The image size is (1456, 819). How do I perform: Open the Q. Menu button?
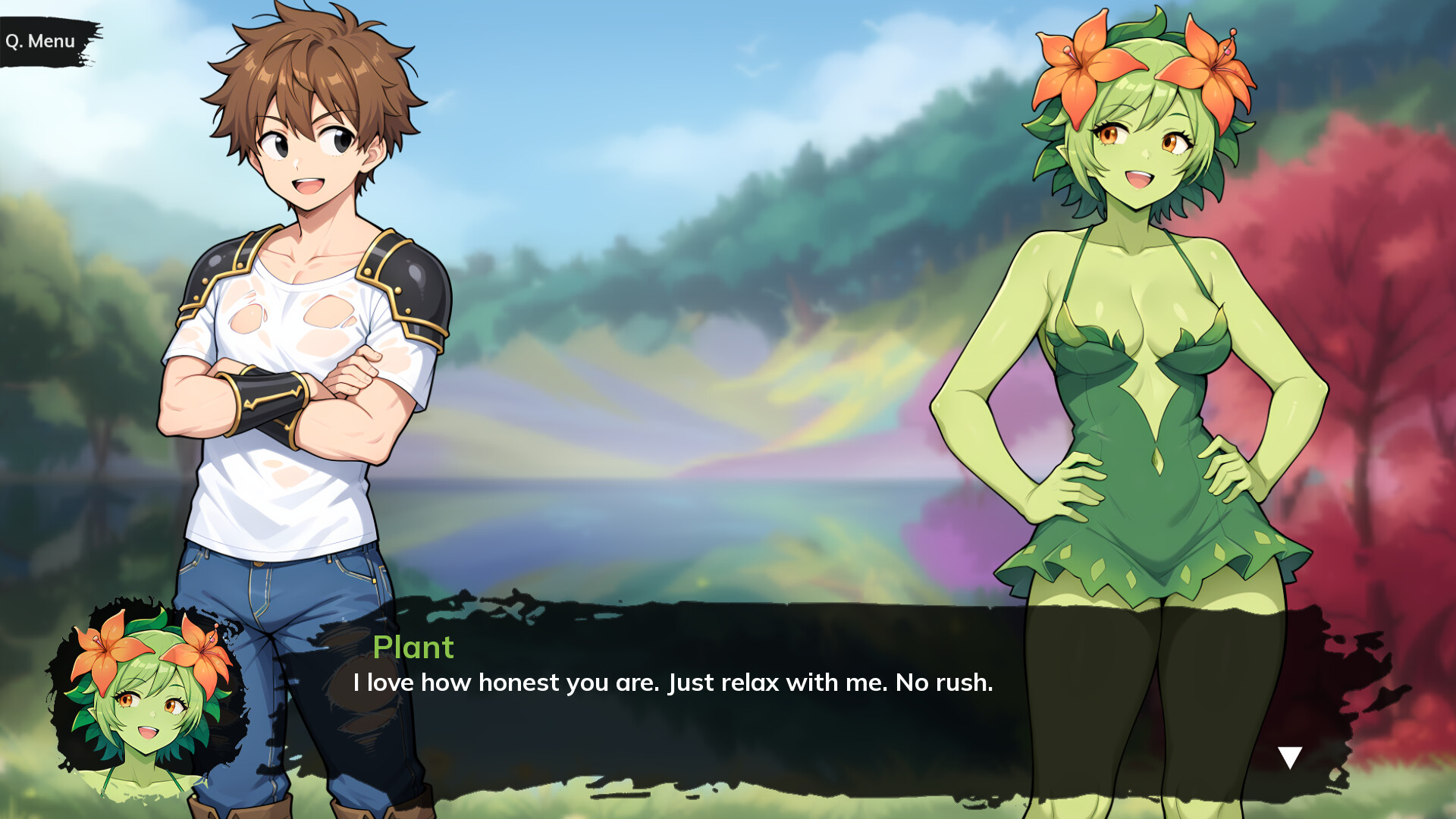pyautogui.click(x=42, y=41)
